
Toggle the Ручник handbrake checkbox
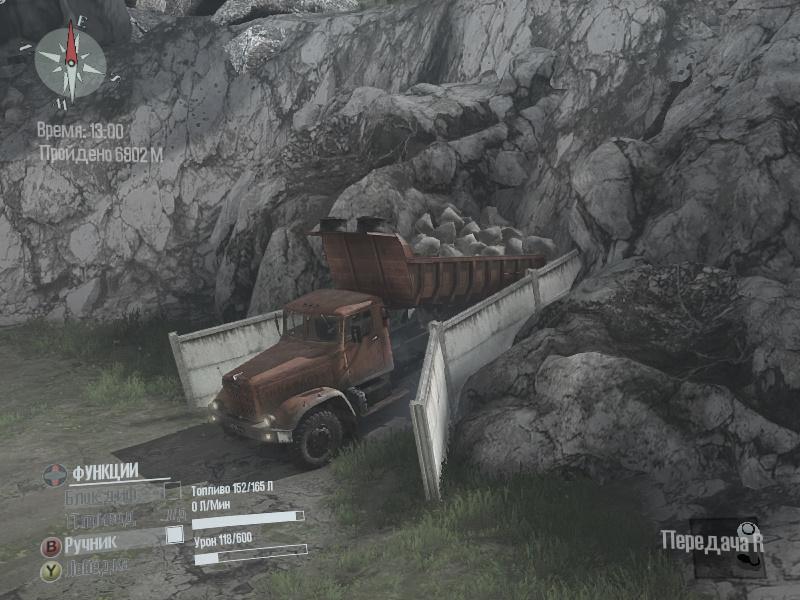[x=175, y=536]
